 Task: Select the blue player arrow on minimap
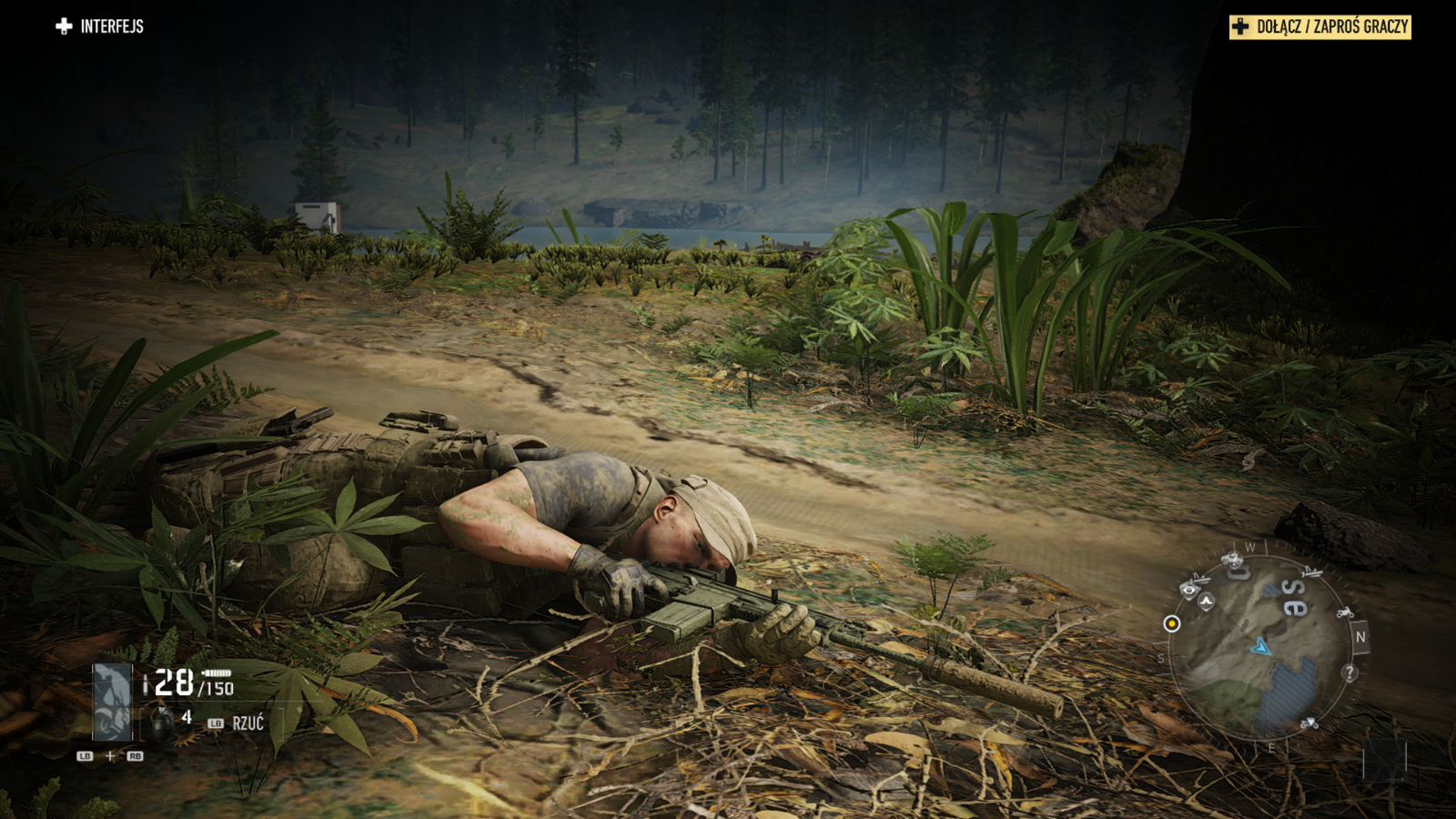[x=1260, y=646]
